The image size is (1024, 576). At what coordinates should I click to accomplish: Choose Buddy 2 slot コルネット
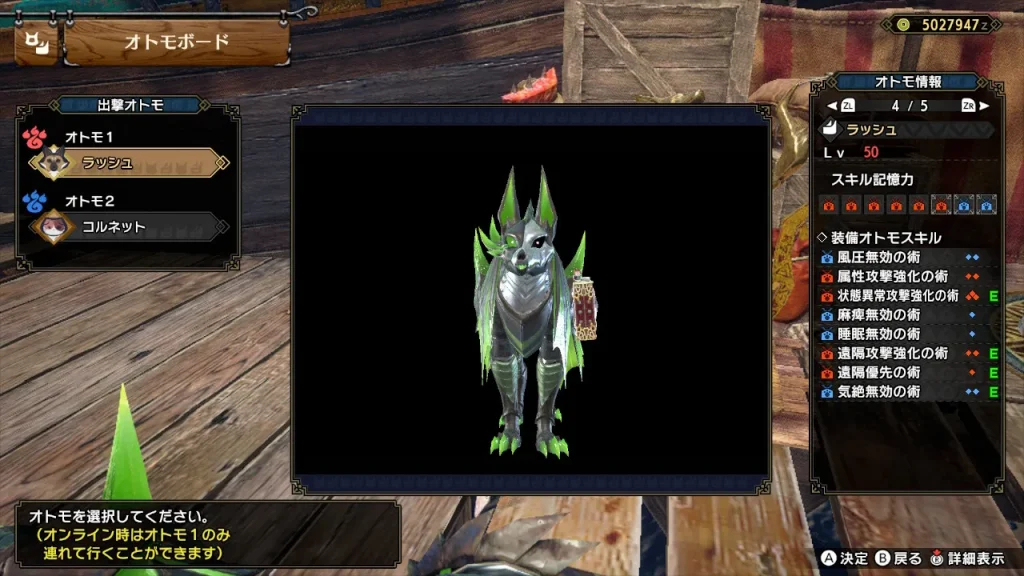point(130,227)
